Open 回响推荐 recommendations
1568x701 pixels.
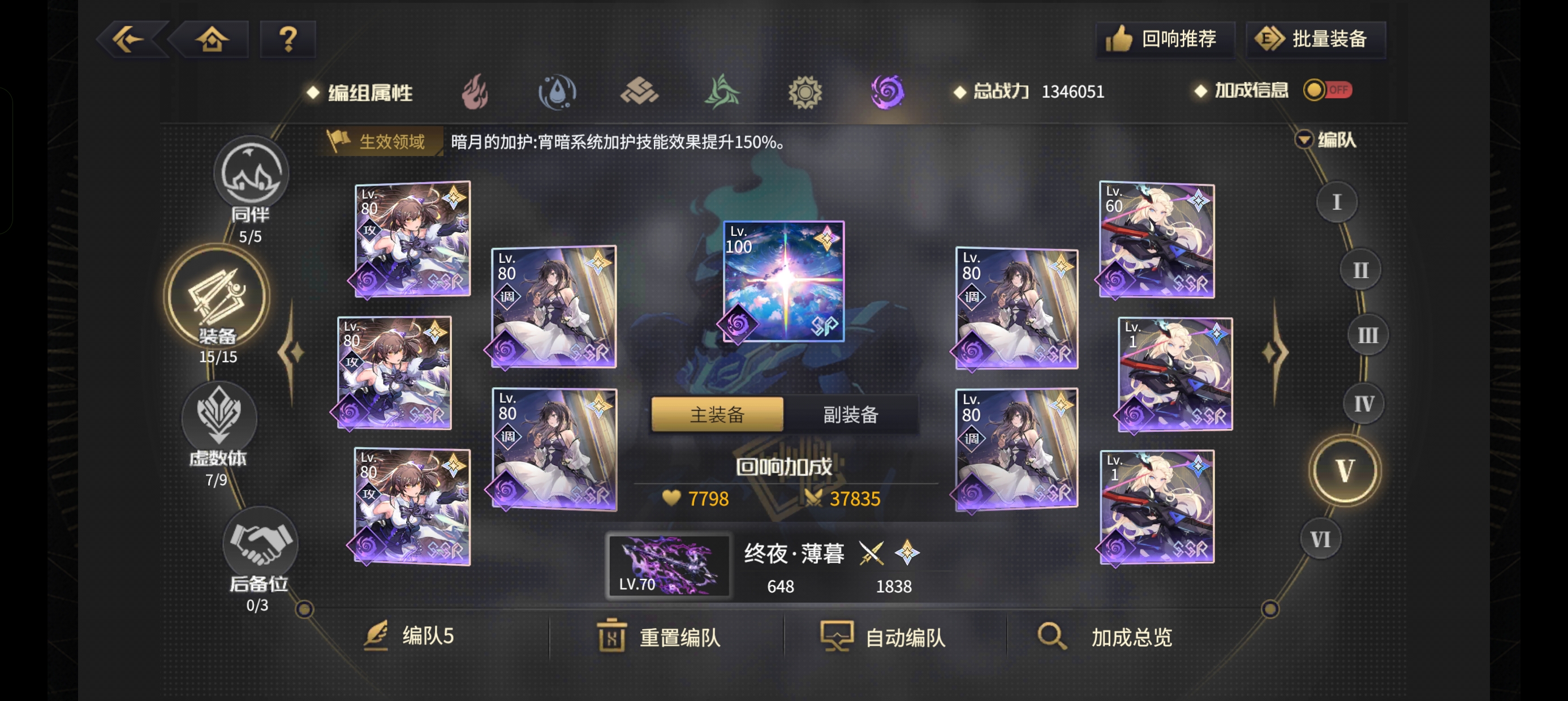[x=1165, y=38]
